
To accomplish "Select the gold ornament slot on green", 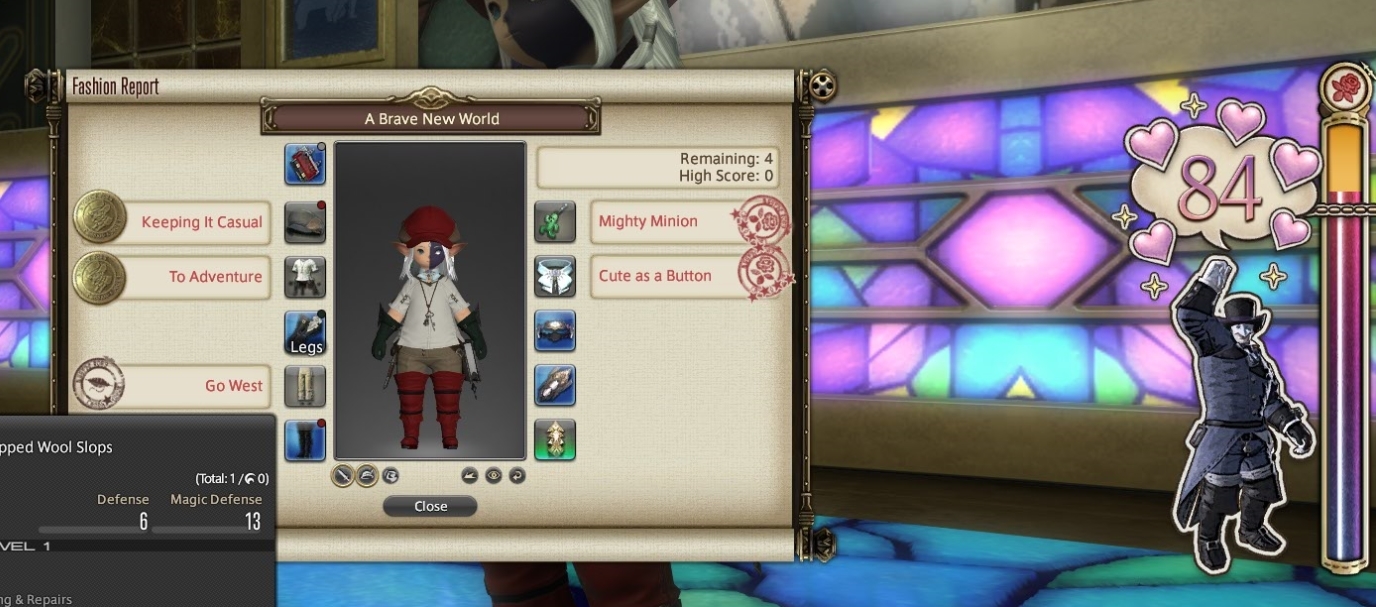I will (555, 440).
